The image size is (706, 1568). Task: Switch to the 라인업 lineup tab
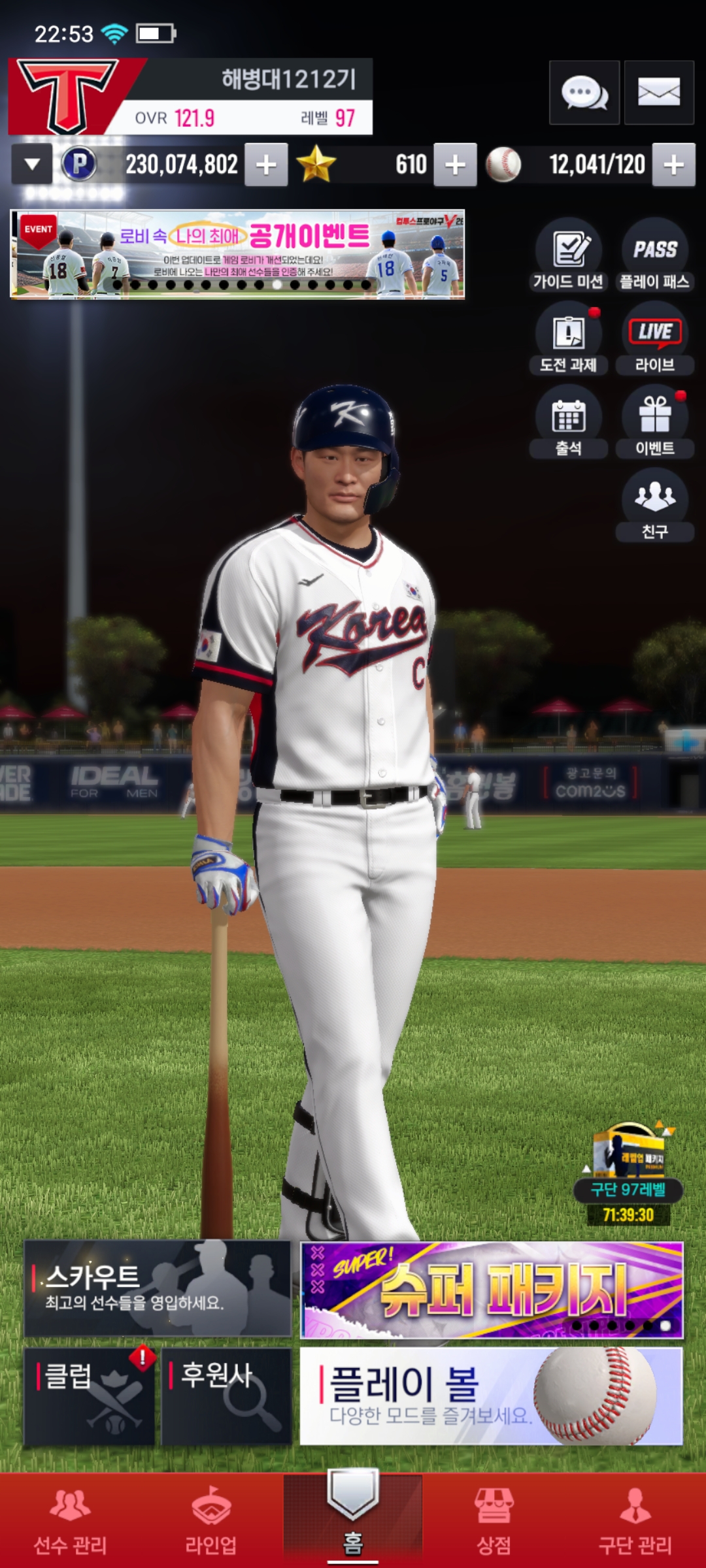pyautogui.click(x=210, y=1521)
